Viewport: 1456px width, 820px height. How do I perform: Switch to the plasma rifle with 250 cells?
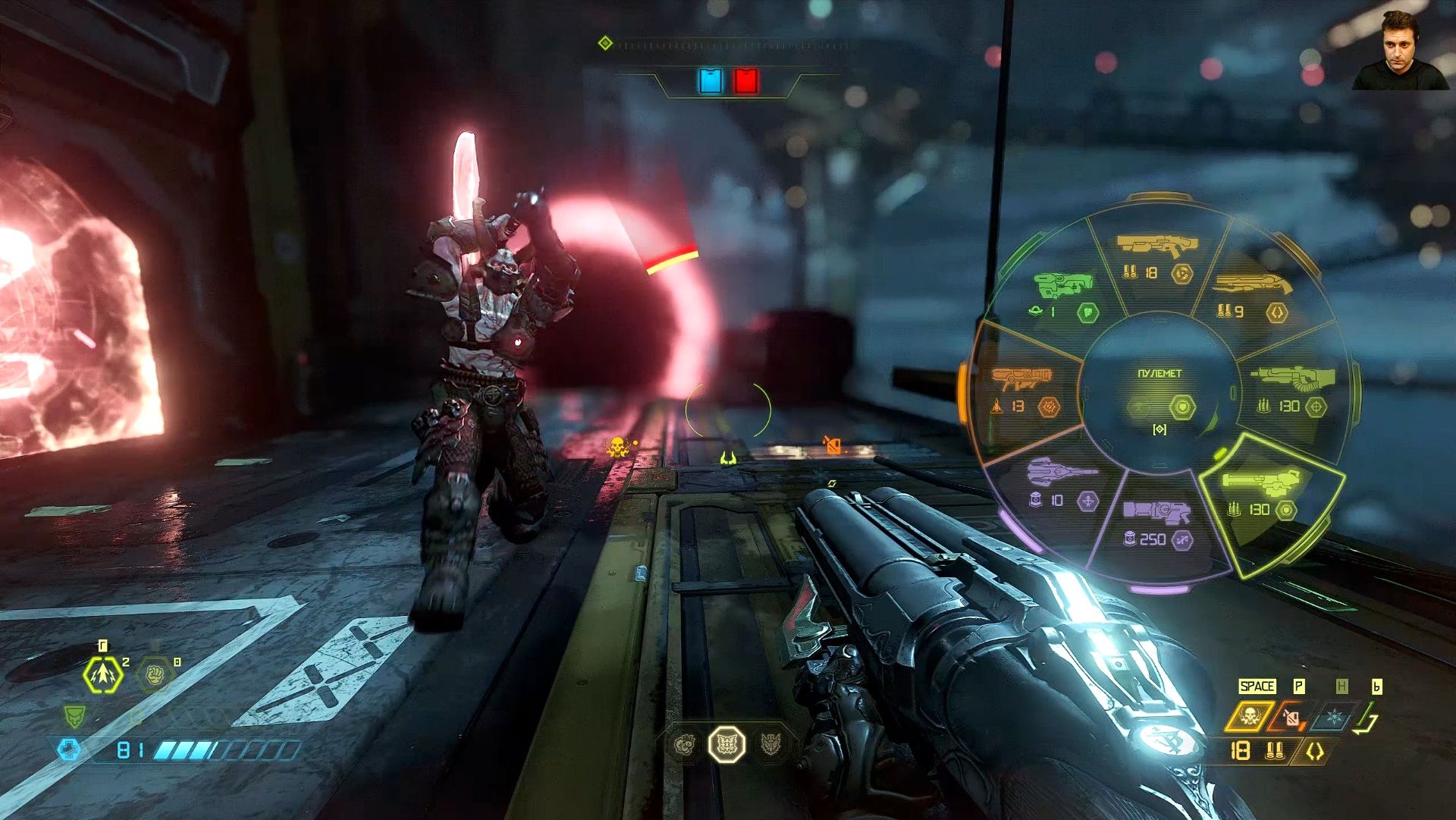(x=1156, y=523)
